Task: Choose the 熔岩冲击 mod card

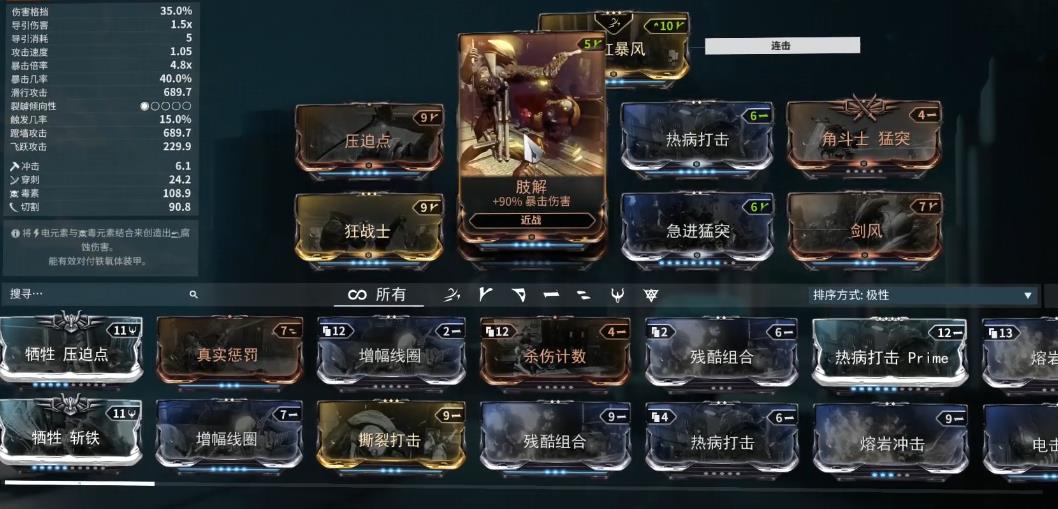Action: tap(891, 440)
